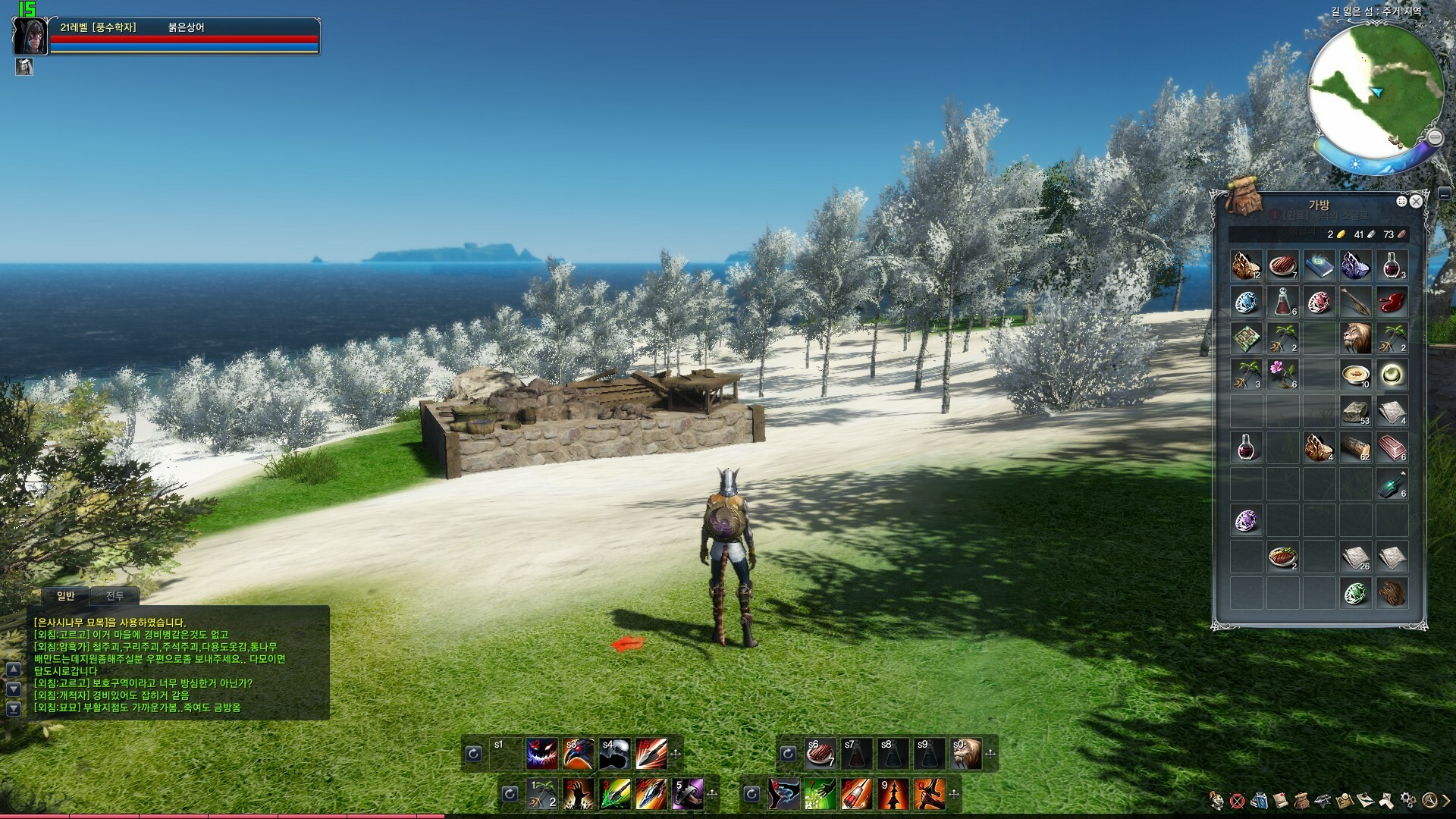This screenshot has width=1456, height=819.
Task: Select the lion head item in the bag
Action: click(x=1356, y=338)
